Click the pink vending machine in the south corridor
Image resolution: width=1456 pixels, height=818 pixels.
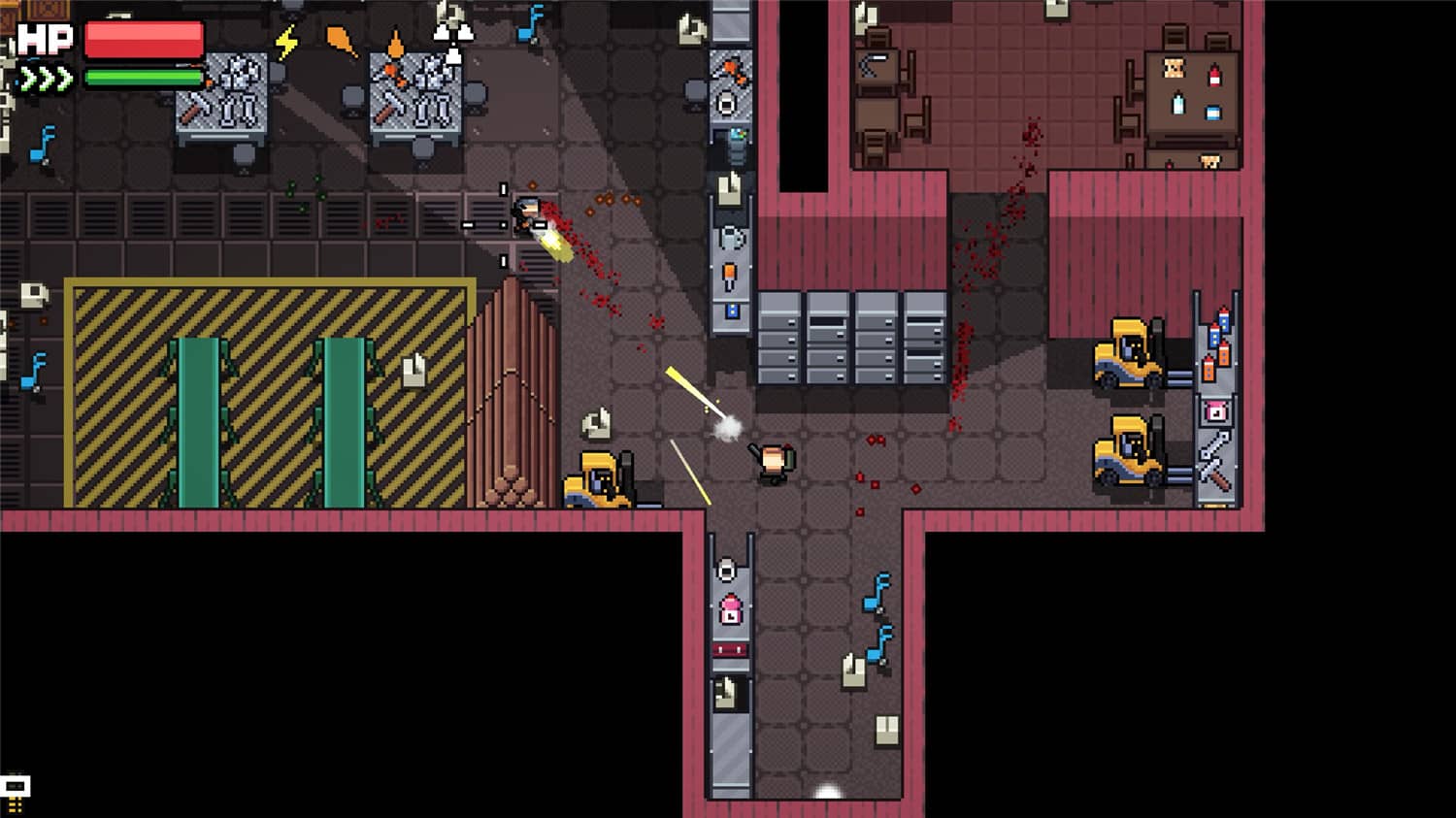pos(730,606)
